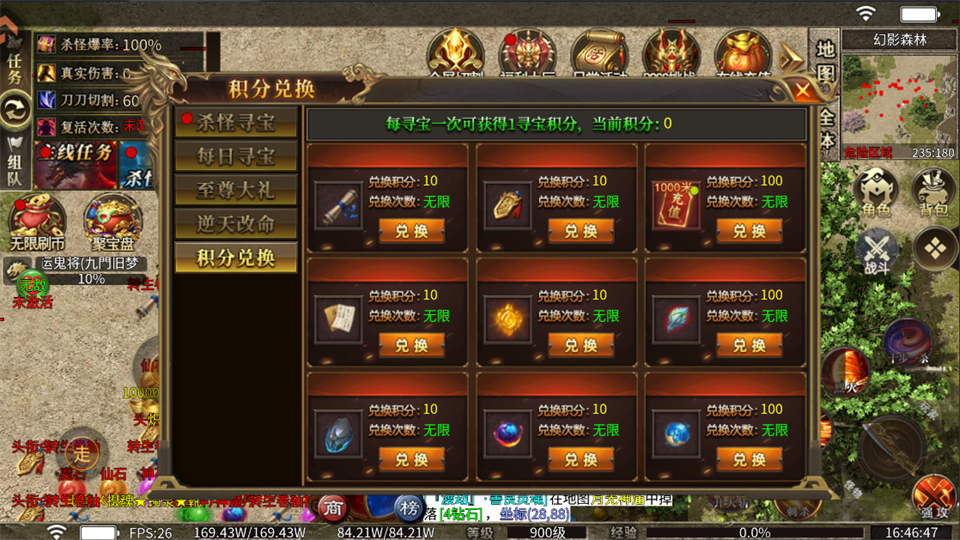Open the 任务 quest tab
The width and height of the screenshot is (960, 540).
tap(15, 65)
